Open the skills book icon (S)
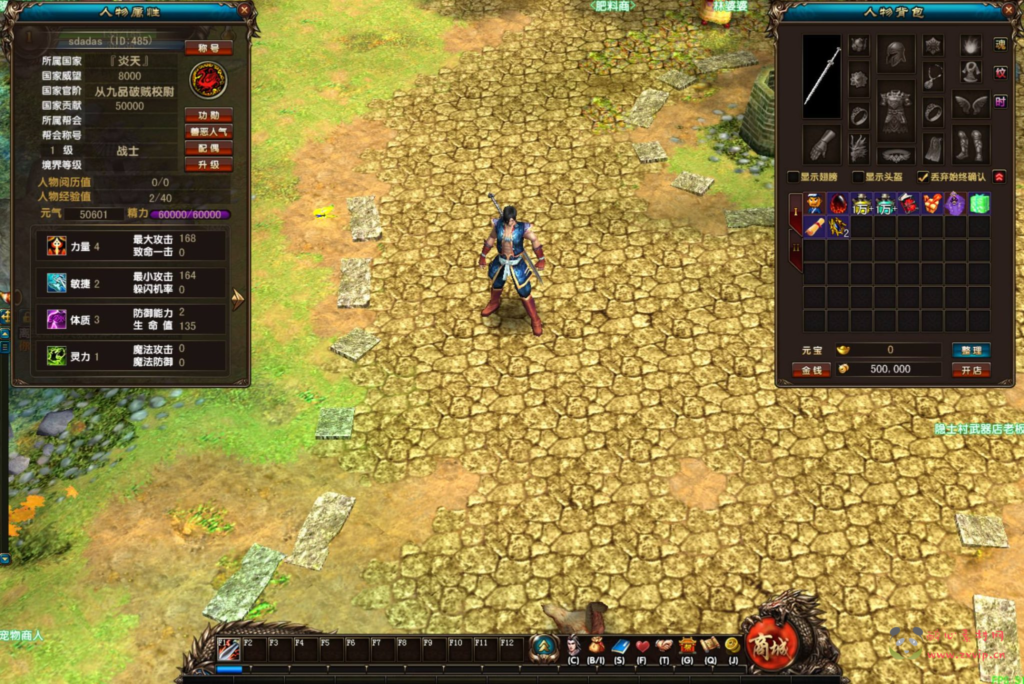Image resolution: width=1024 pixels, height=684 pixels. point(619,646)
